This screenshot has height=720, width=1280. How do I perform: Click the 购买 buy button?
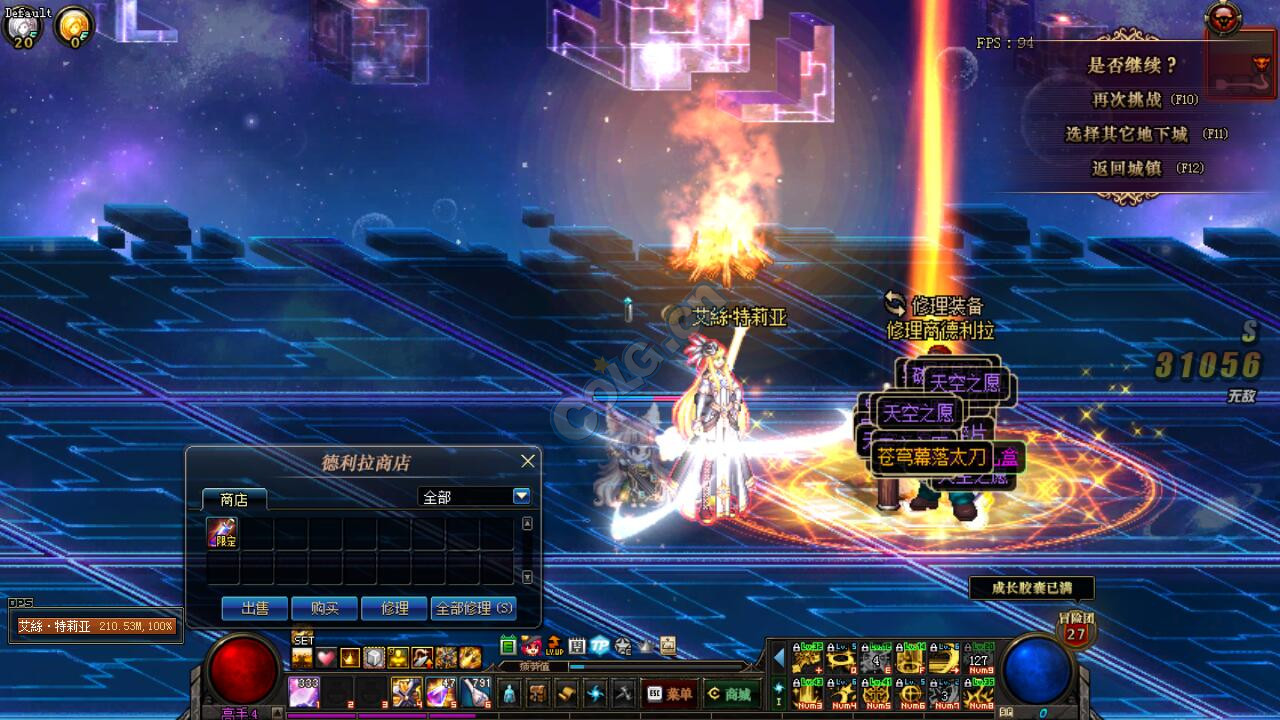324,608
